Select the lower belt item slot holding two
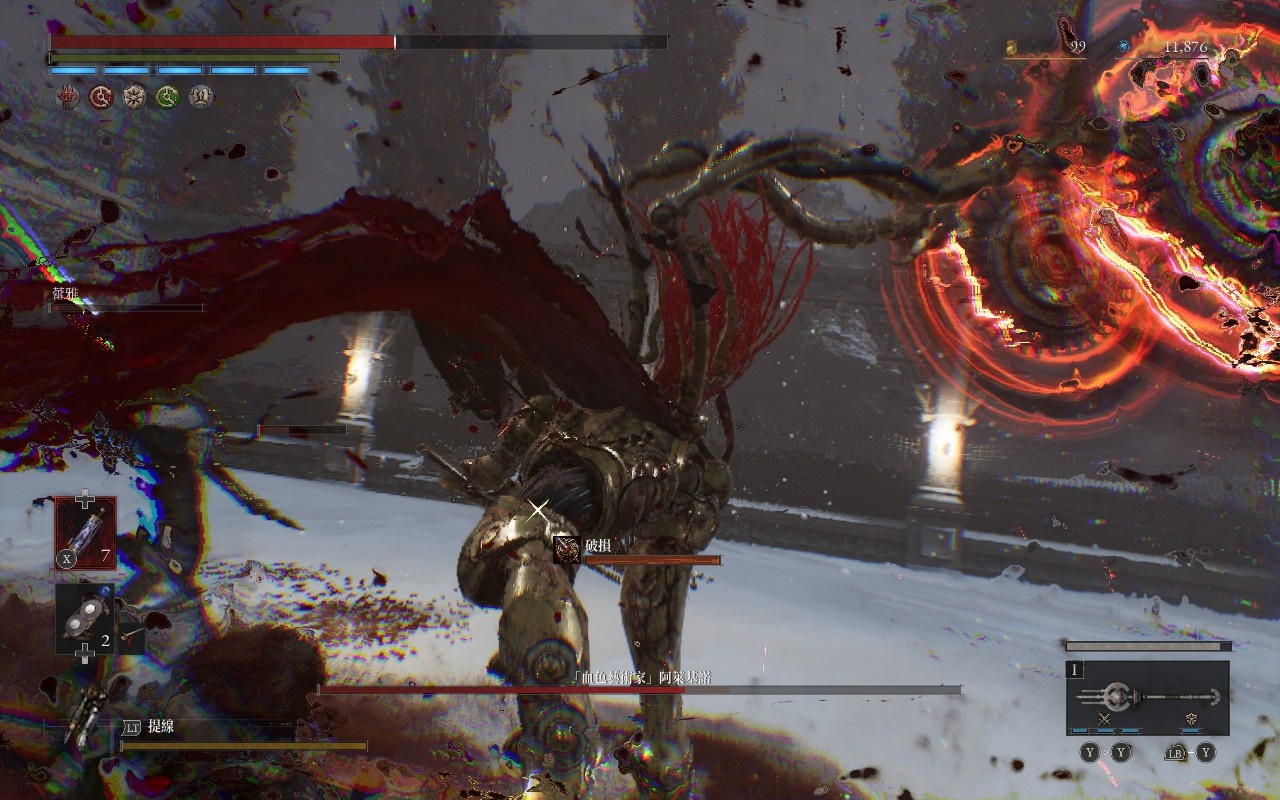Image resolution: width=1280 pixels, height=800 pixels. 85,618
